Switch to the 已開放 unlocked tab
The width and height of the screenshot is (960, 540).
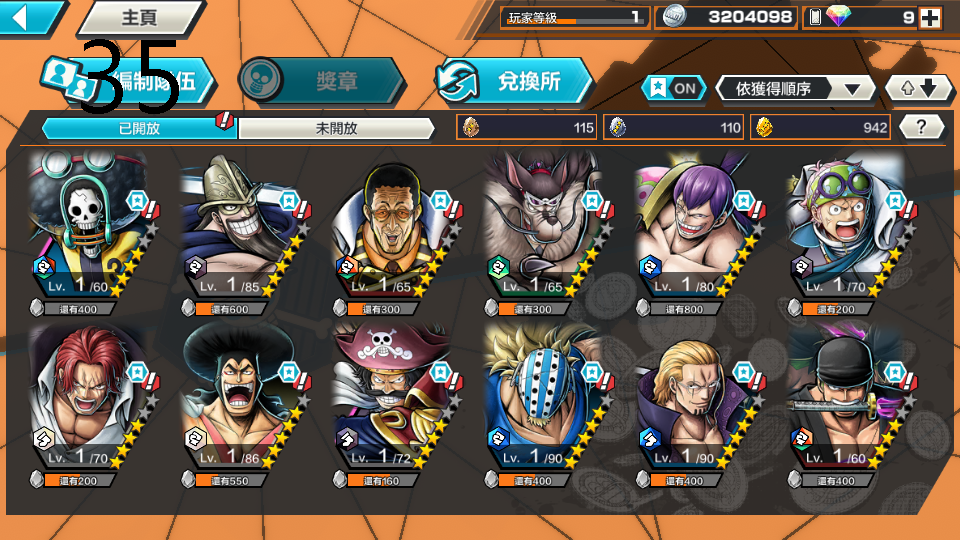(138, 128)
